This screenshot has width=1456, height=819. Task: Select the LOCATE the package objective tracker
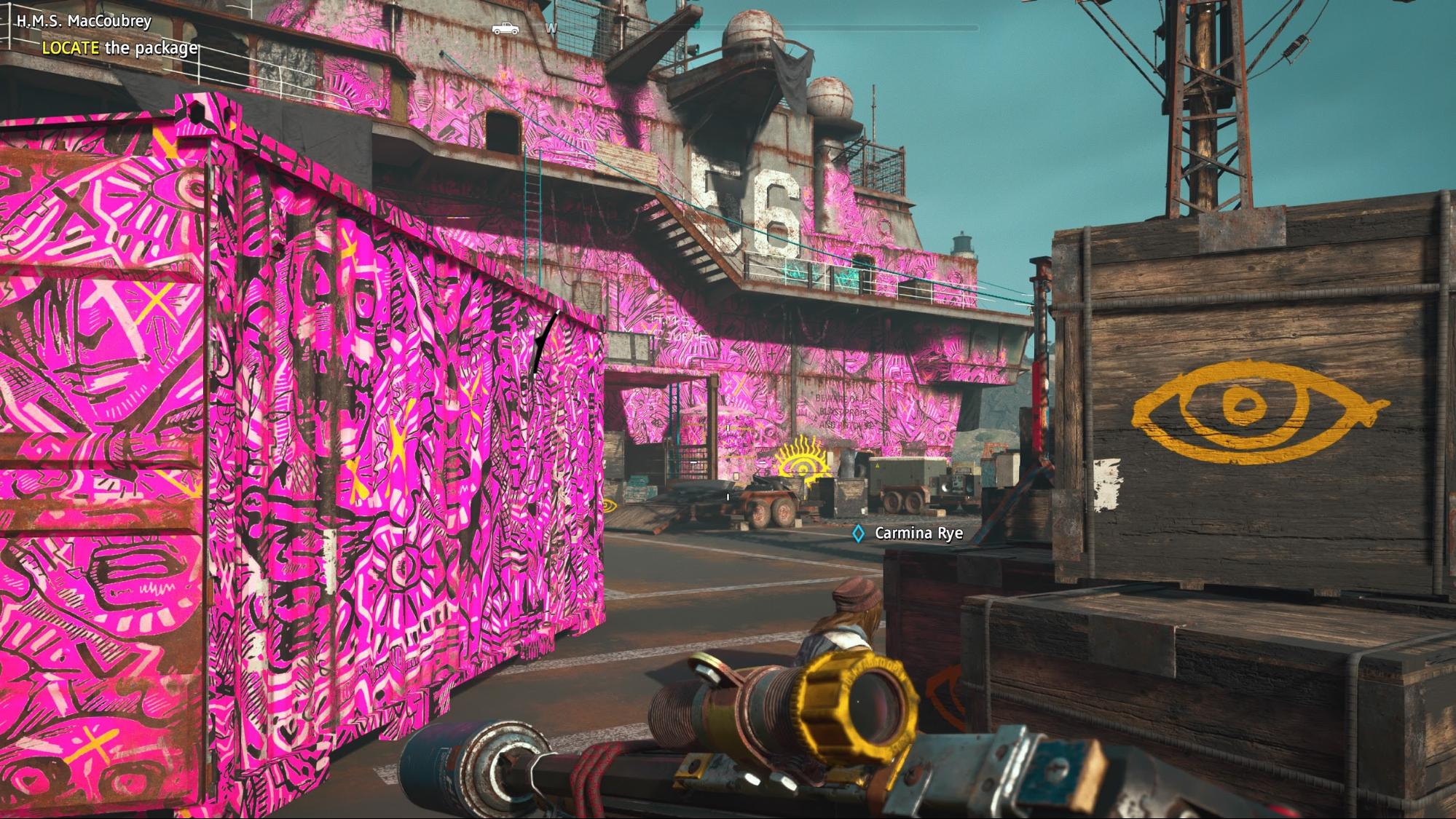click(119, 48)
